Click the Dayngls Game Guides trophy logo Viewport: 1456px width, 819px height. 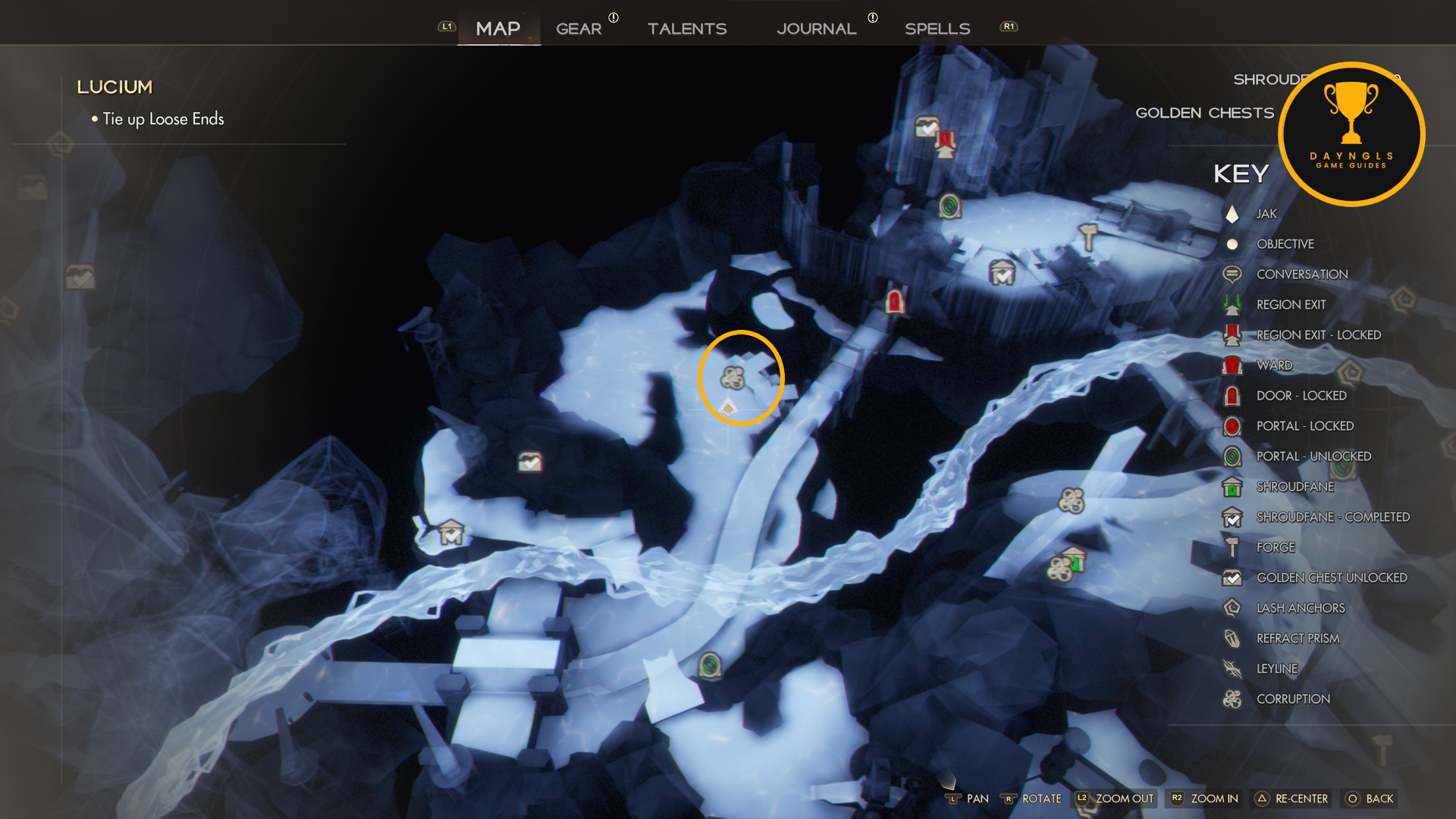tap(1351, 133)
